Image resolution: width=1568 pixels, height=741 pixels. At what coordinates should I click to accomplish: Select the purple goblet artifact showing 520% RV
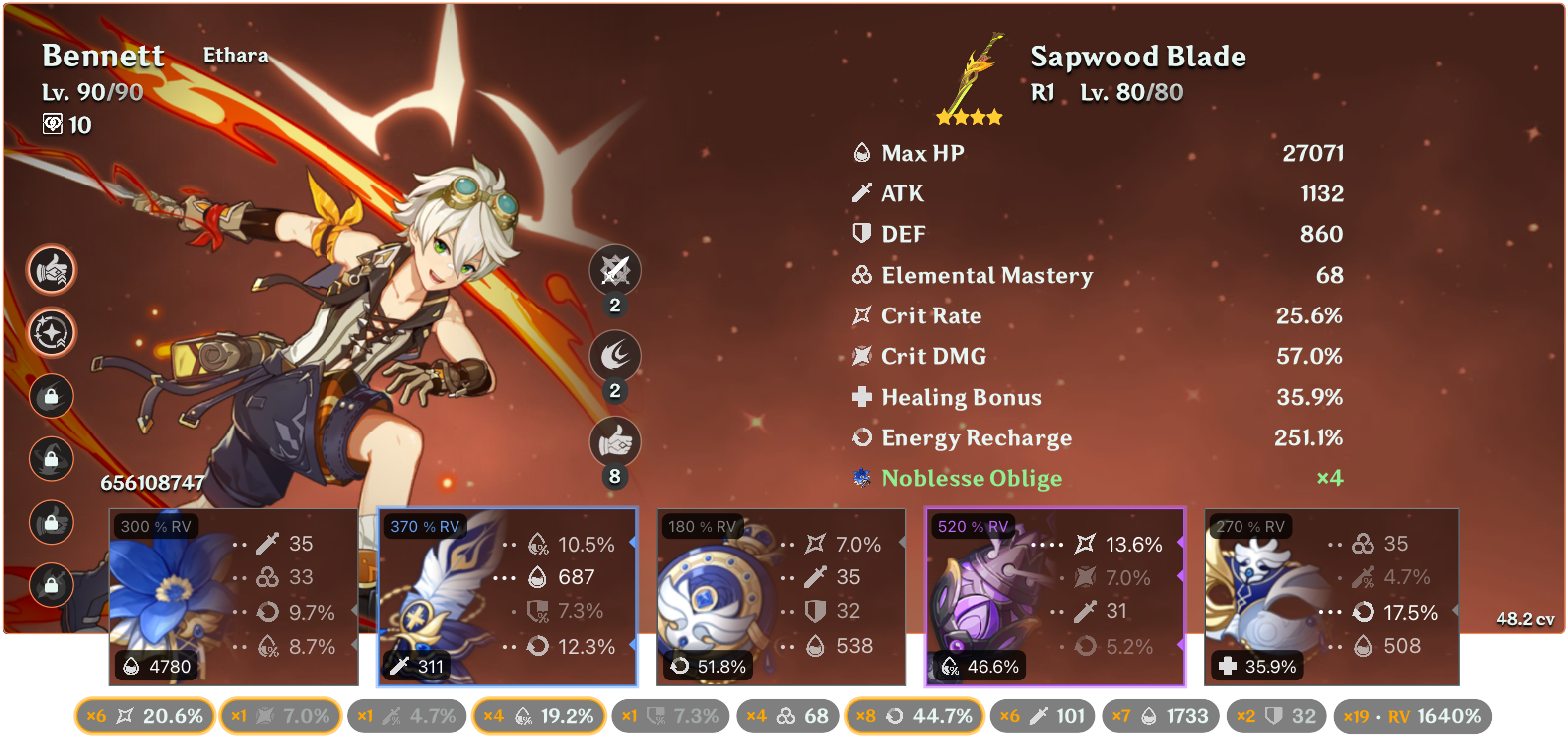tap(1054, 595)
